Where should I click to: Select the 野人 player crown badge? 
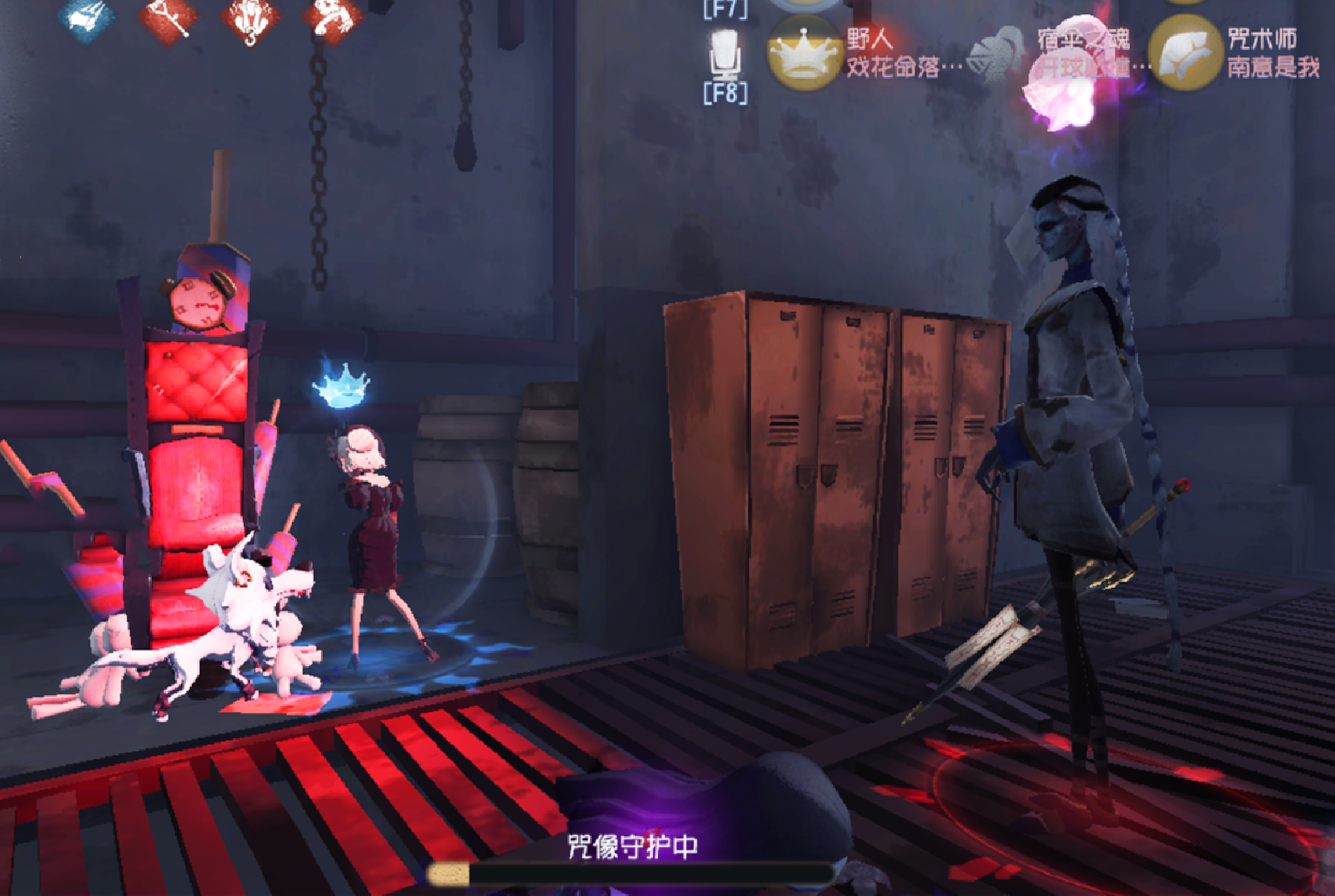[x=802, y=53]
